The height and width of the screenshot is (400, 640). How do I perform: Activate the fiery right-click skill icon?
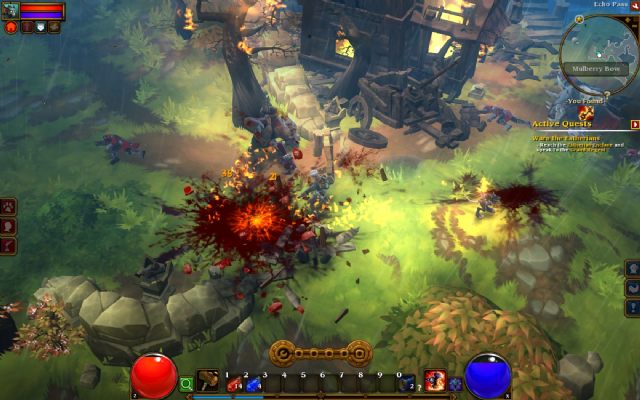coord(434,381)
